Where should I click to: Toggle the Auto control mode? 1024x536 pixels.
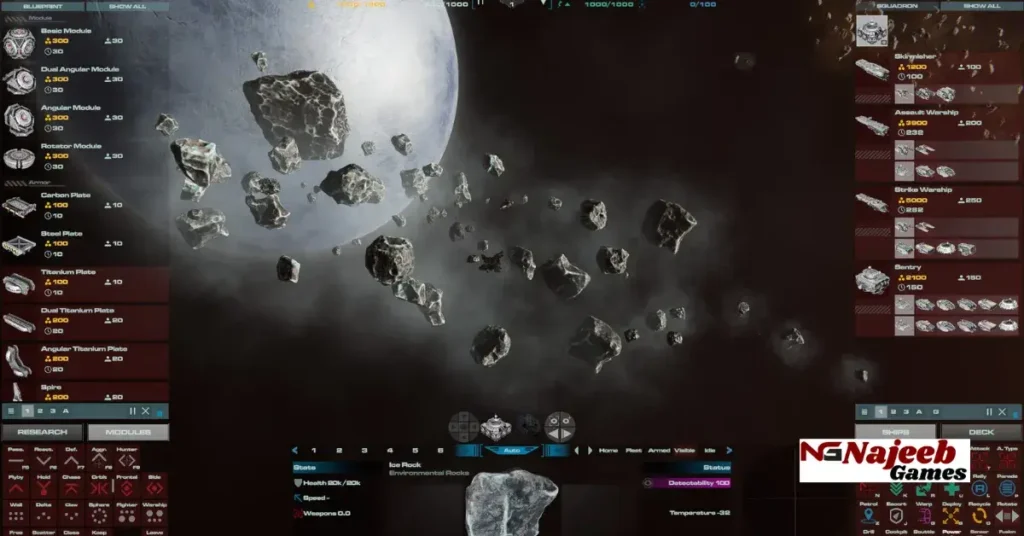(x=511, y=451)
